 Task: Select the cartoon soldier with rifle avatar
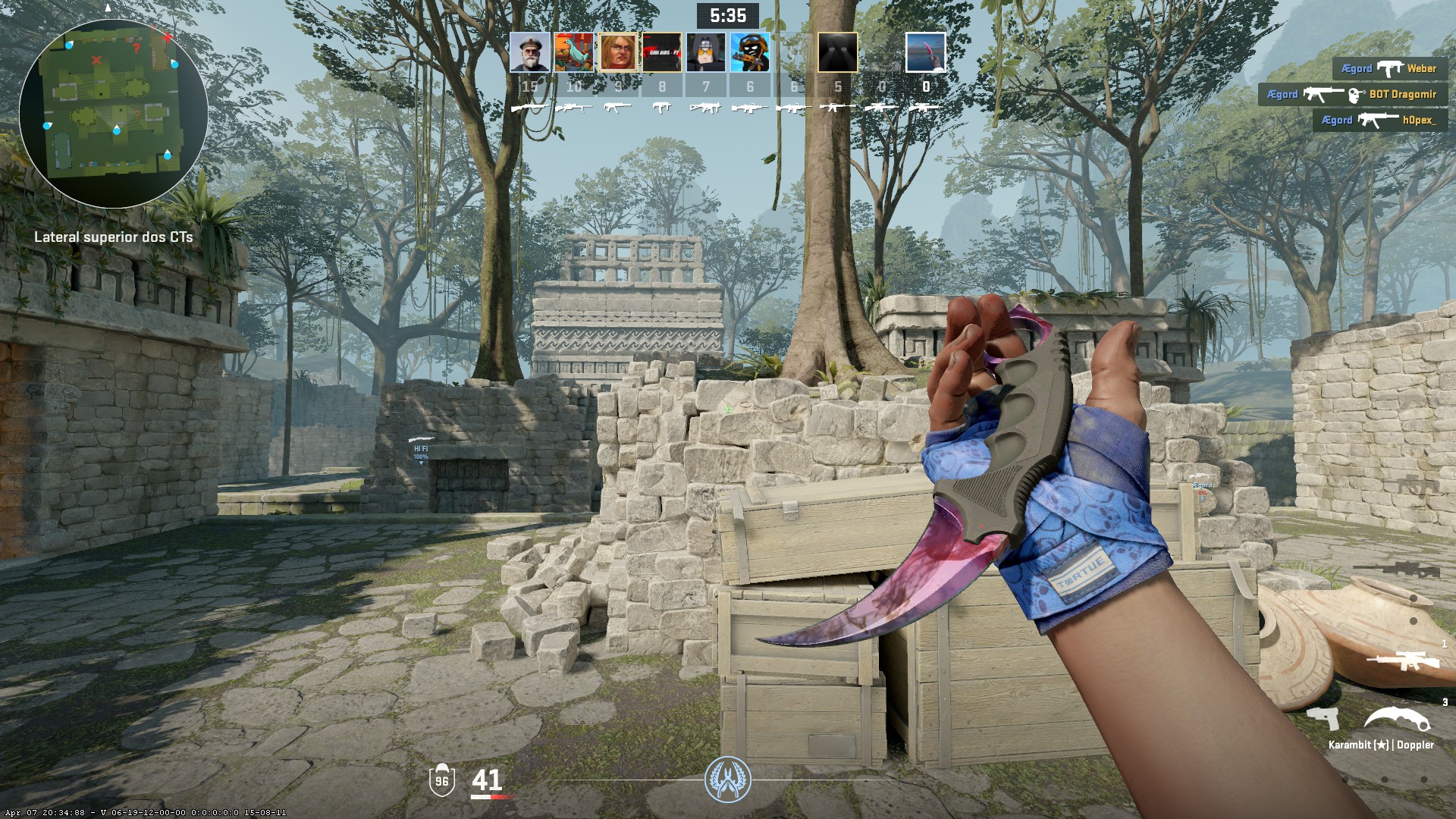pos(749,52)
